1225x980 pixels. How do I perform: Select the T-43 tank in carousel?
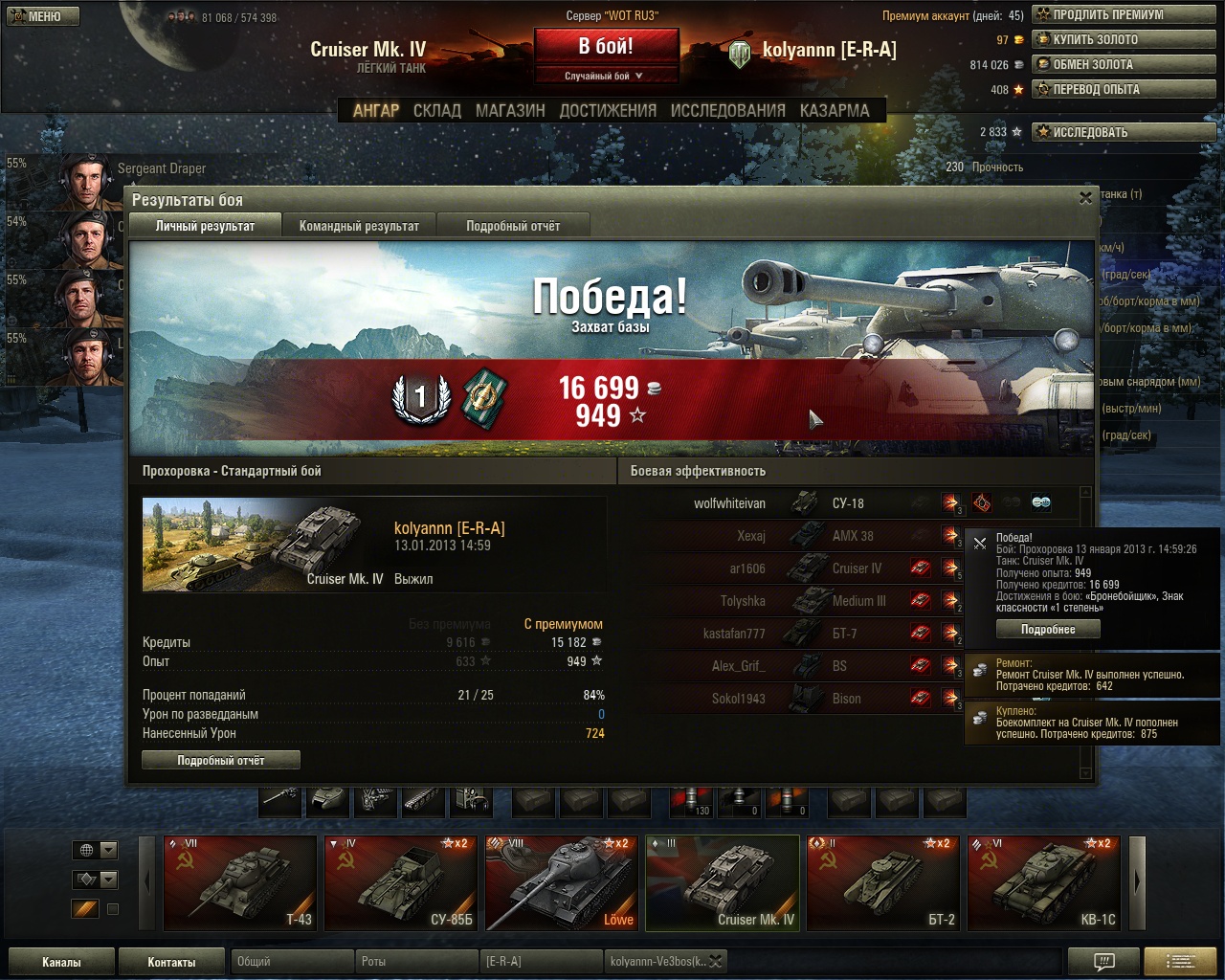240,883
